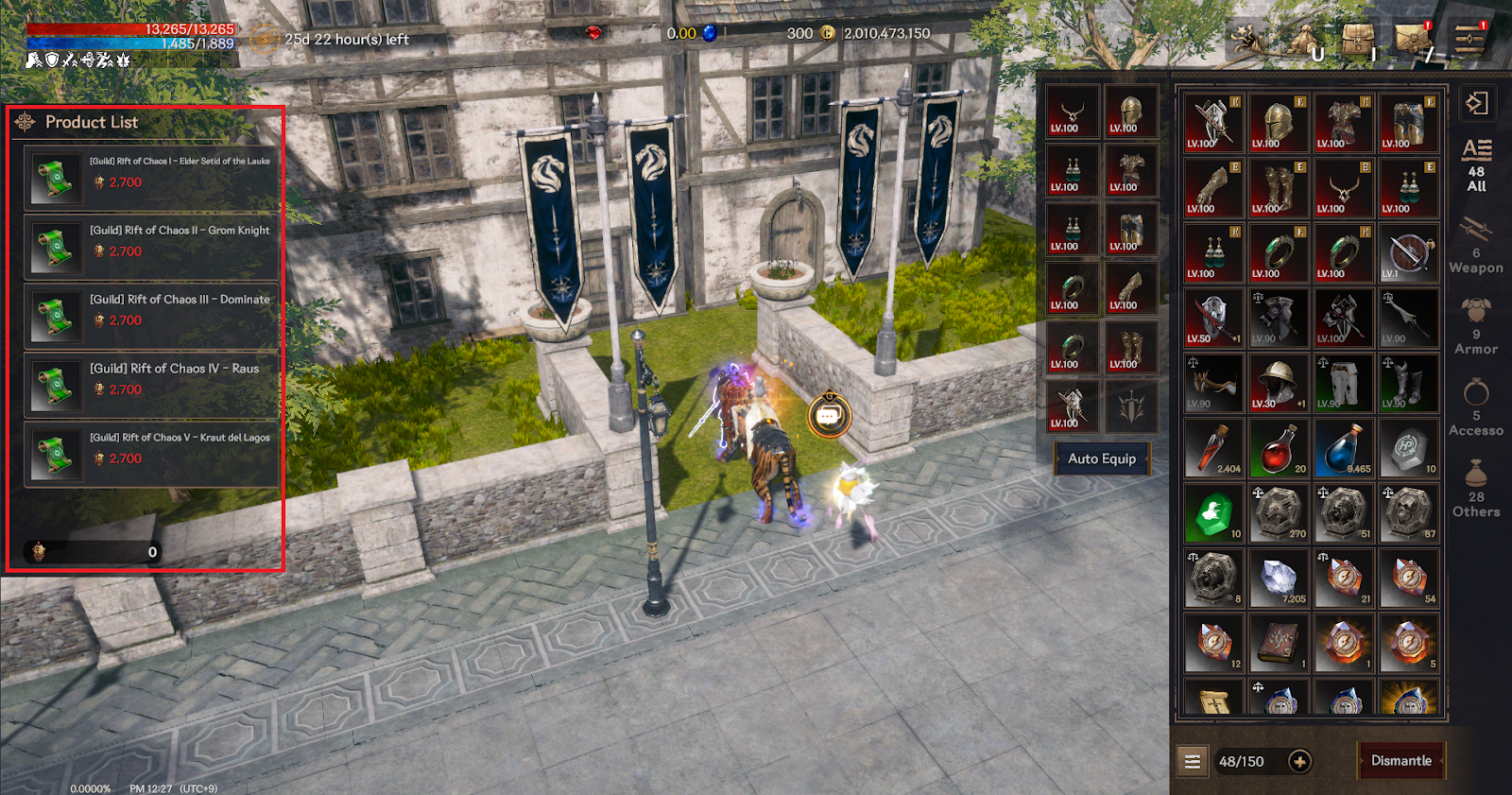The height and width of the screenshot is (795, 1512).
Task: Switch to the Armor inventory tab
Action: pyautogui.click(x=1476, y=327)
